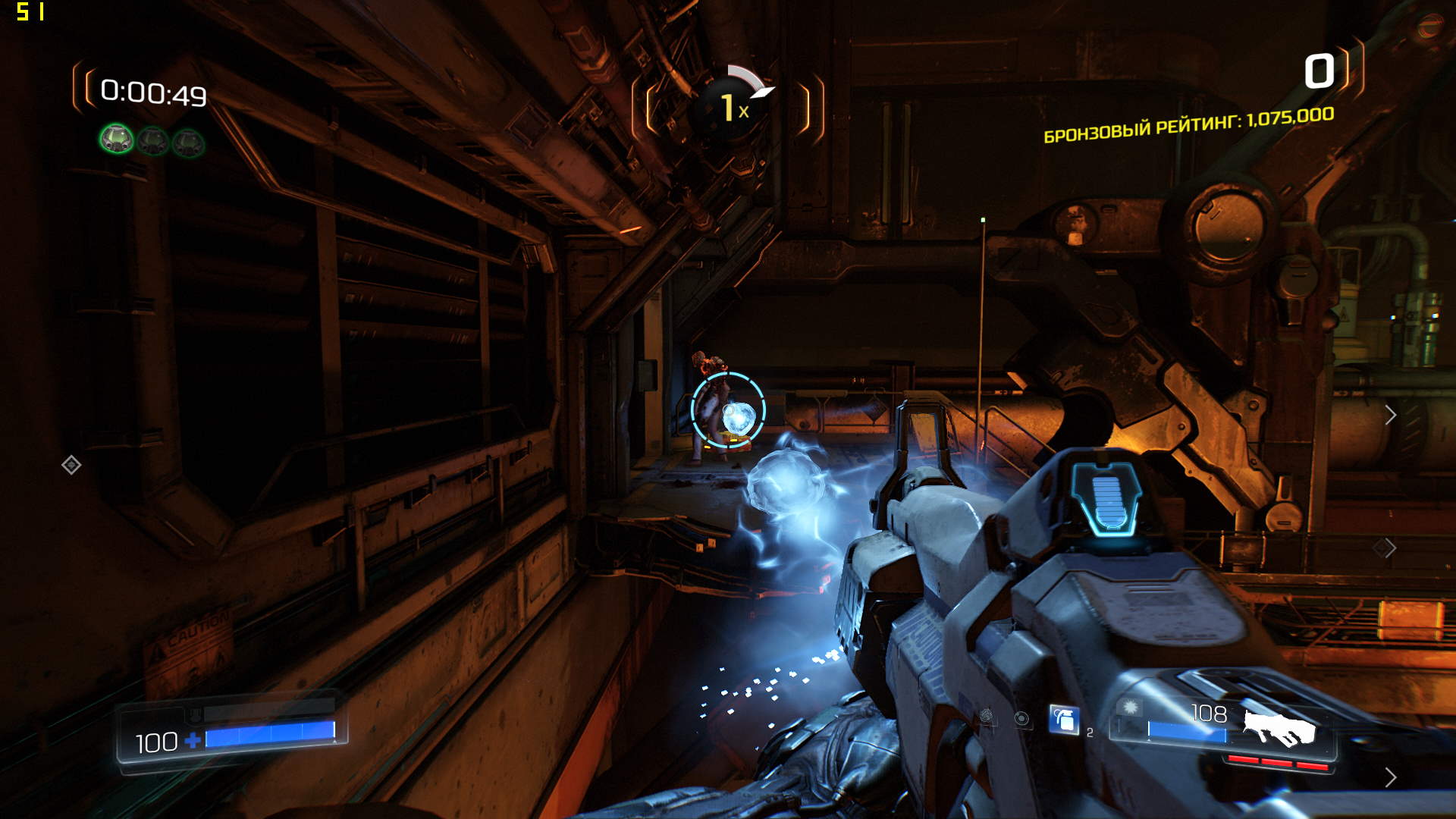Select the frag grenade equipment icon
This screenshot has width=1456, height=819.
coord(1064,720)
